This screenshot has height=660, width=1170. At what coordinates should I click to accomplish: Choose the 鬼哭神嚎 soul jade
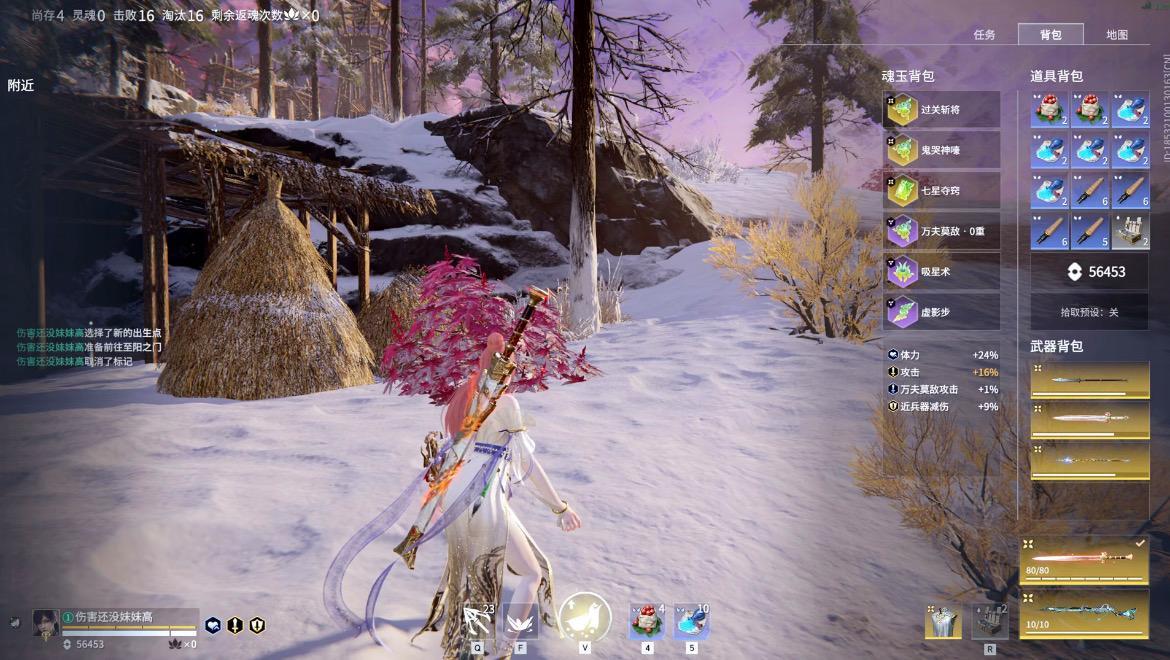pyautogui.click(x=941, y=150)
